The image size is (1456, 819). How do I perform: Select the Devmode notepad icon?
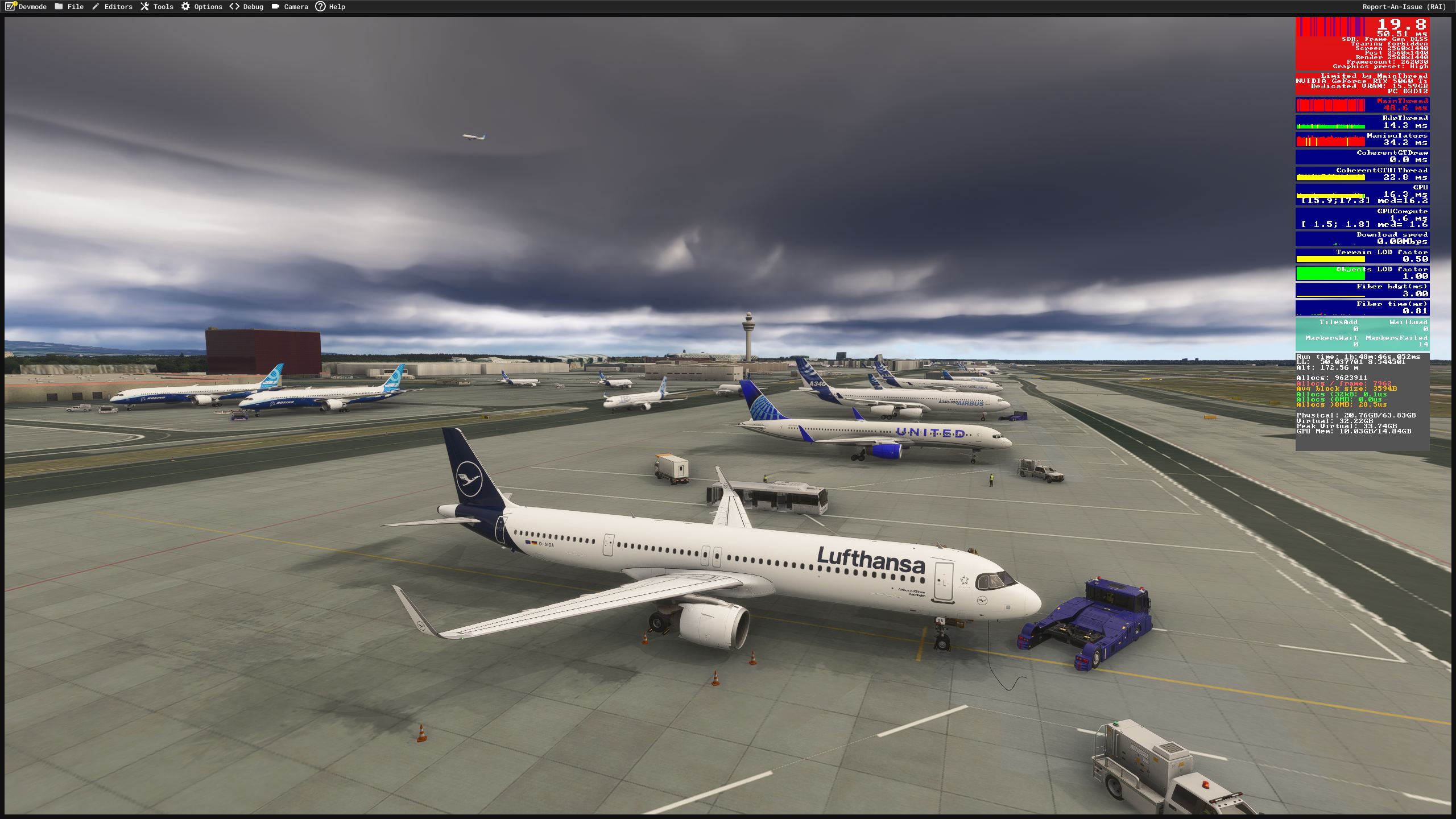click(x=10, y=7)
